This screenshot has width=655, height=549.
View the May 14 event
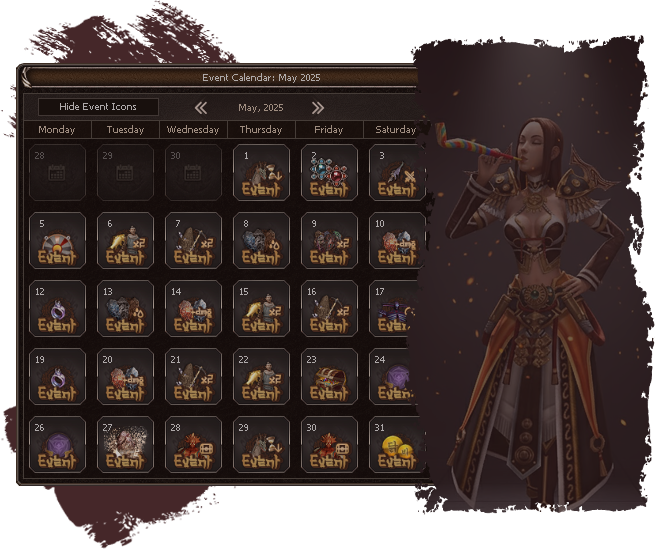click(x=193, y=308)
